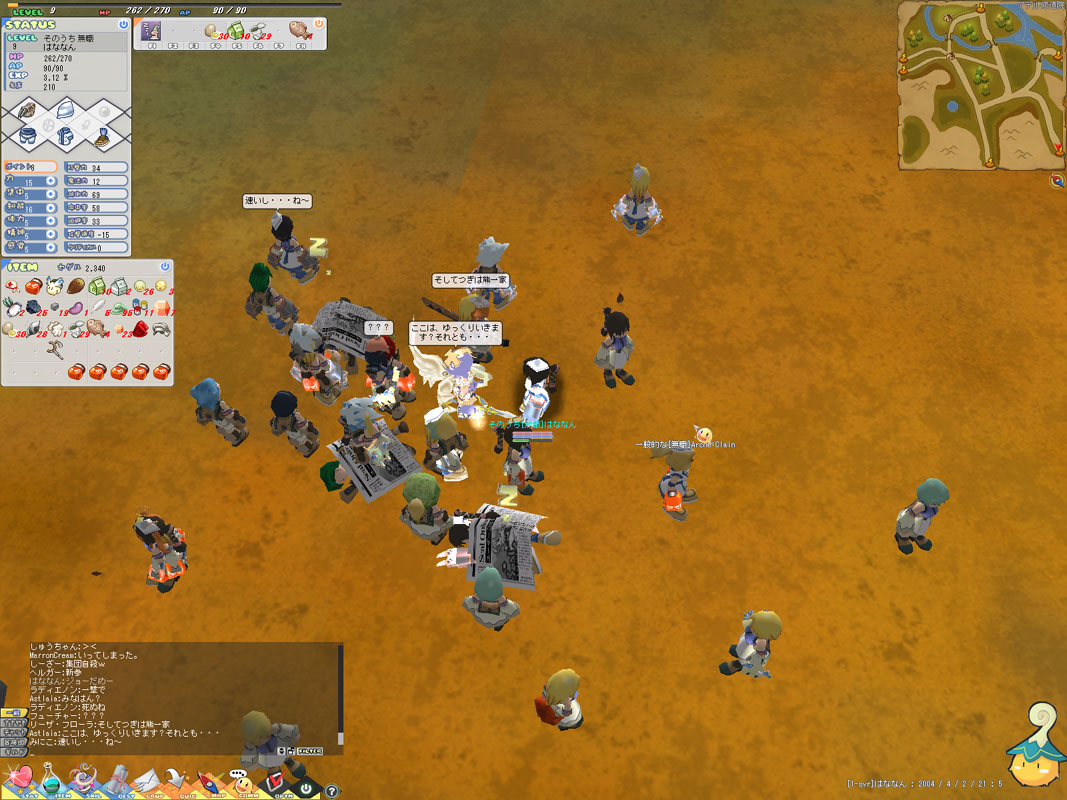Add a point to the first stat
Viewport: 1067px width, 800px height.
[53, 182]
